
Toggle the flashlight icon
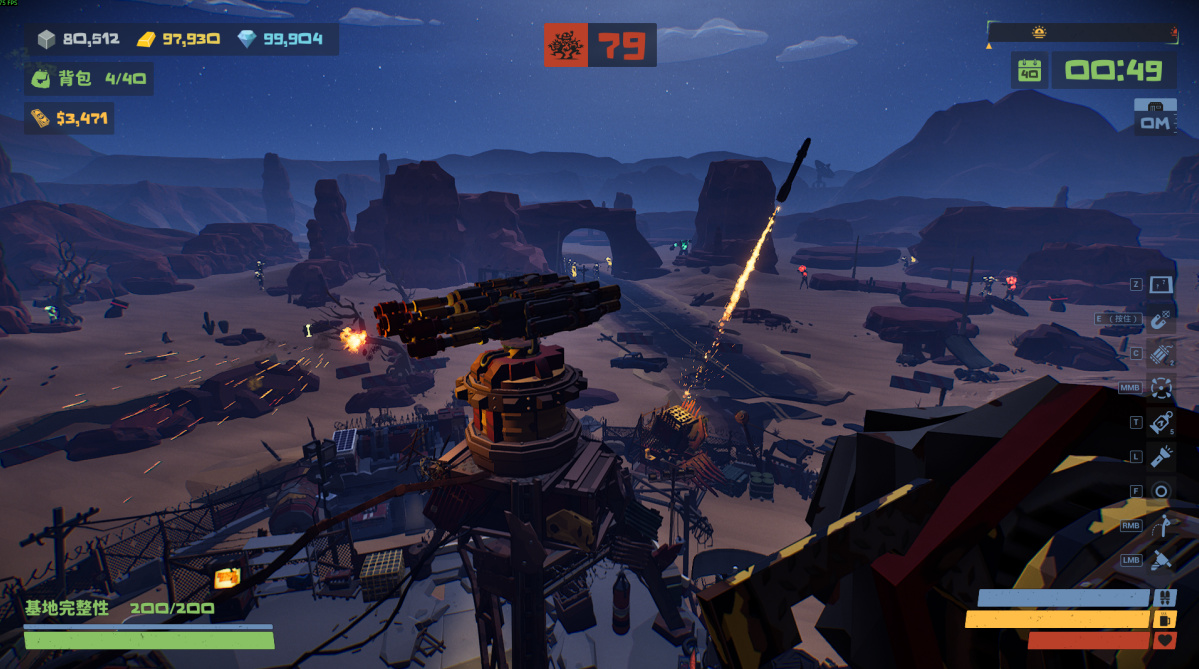(1160, 457)
